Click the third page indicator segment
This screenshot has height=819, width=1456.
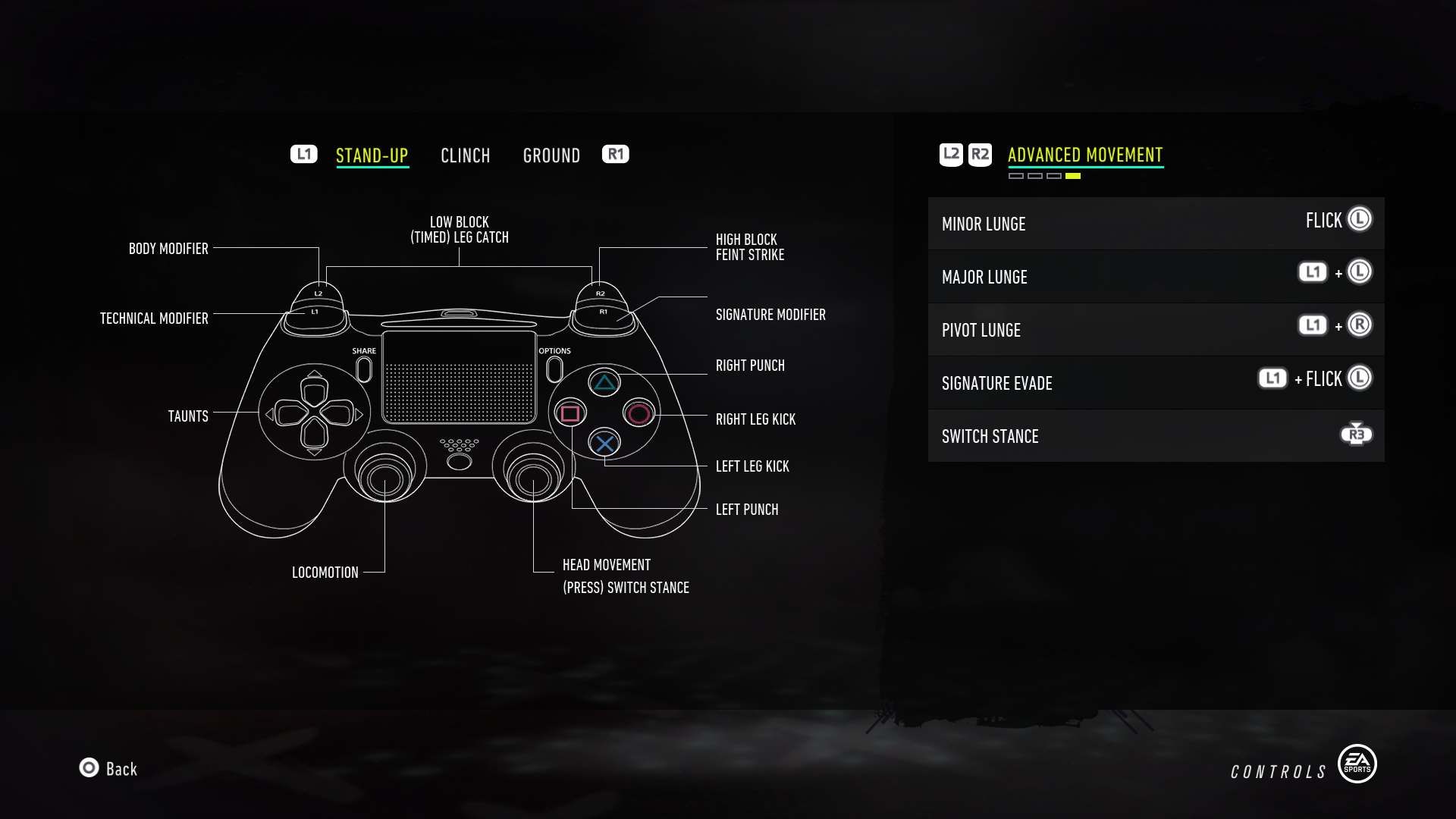coord(1055,176)
